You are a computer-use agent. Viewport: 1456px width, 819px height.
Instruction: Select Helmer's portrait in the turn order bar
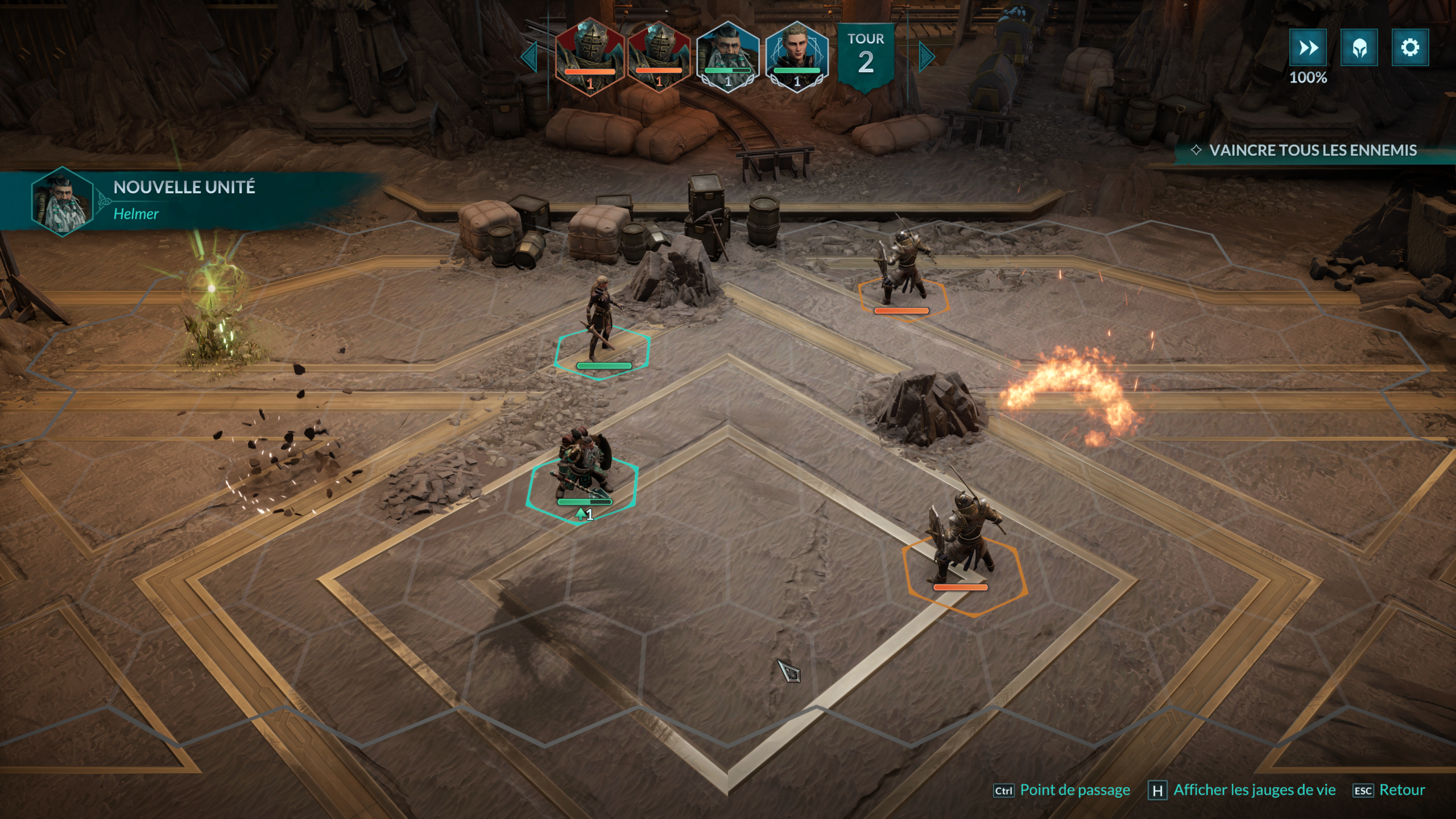click(727, 55)
